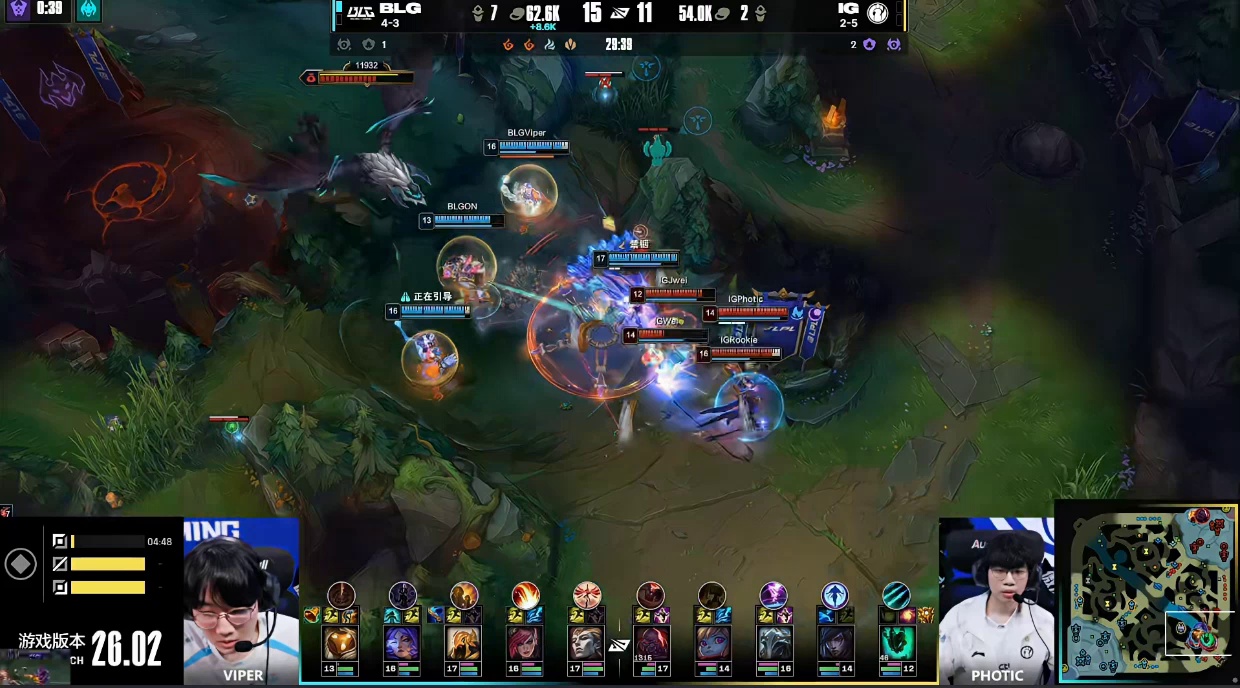Open the PHOTIC player camera
The height and width of the screenshot is (688, 1240).
coord(996,600)
